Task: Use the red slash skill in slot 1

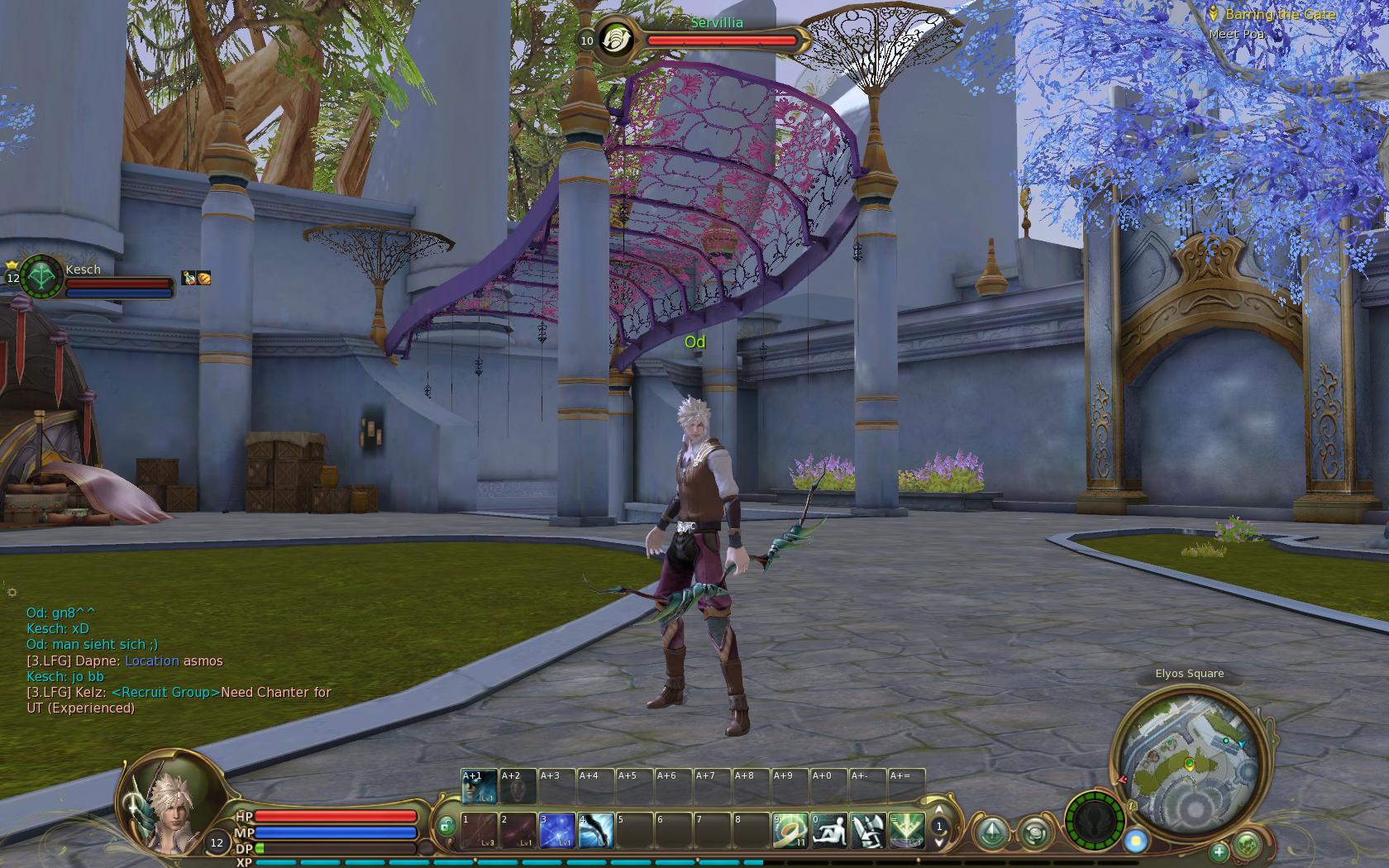Action: tap(480, 831)
